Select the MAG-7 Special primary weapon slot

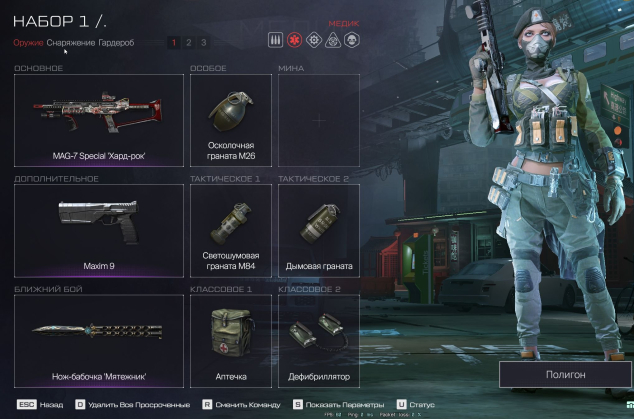click(x=99, y=120)
